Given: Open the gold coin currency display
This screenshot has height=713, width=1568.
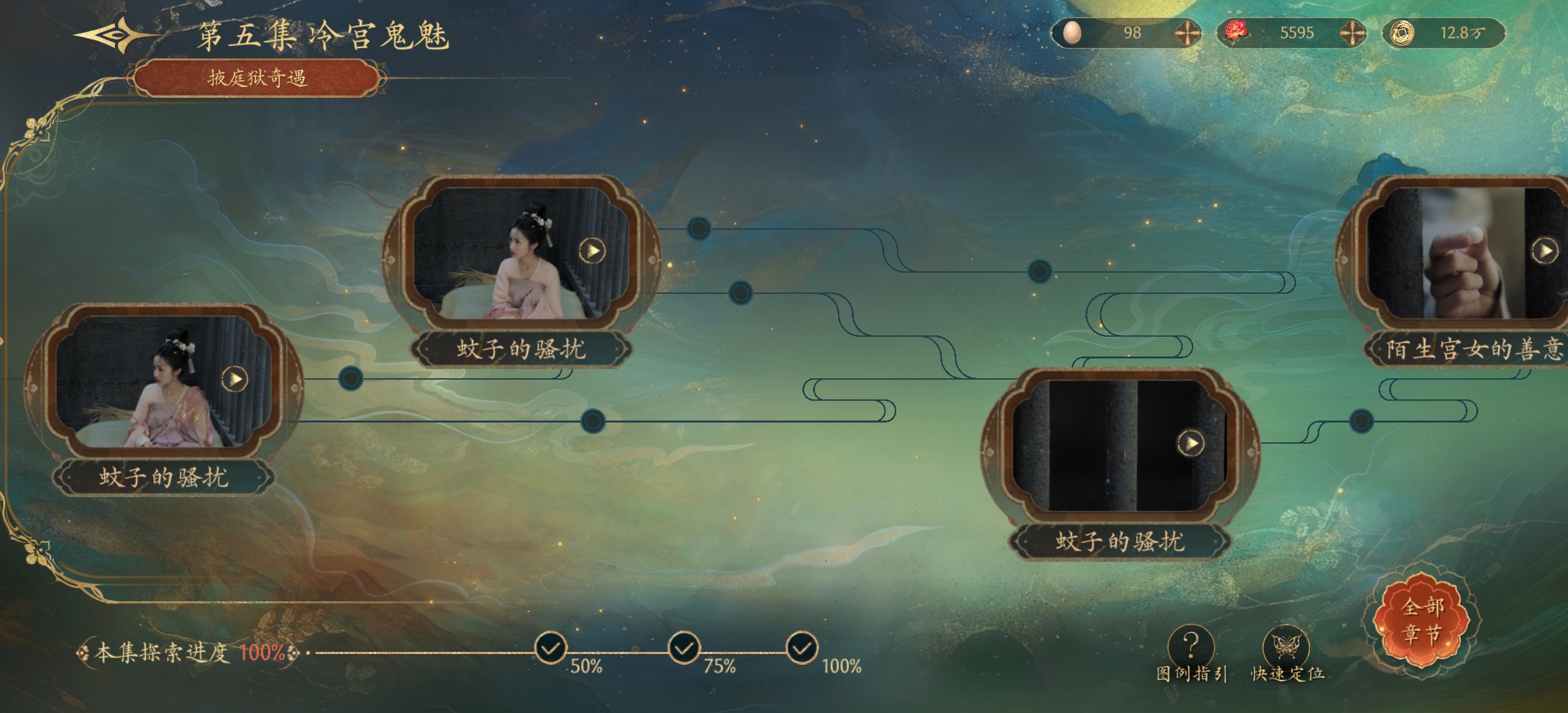Looking at the screenshot, I should [1444, 33].
